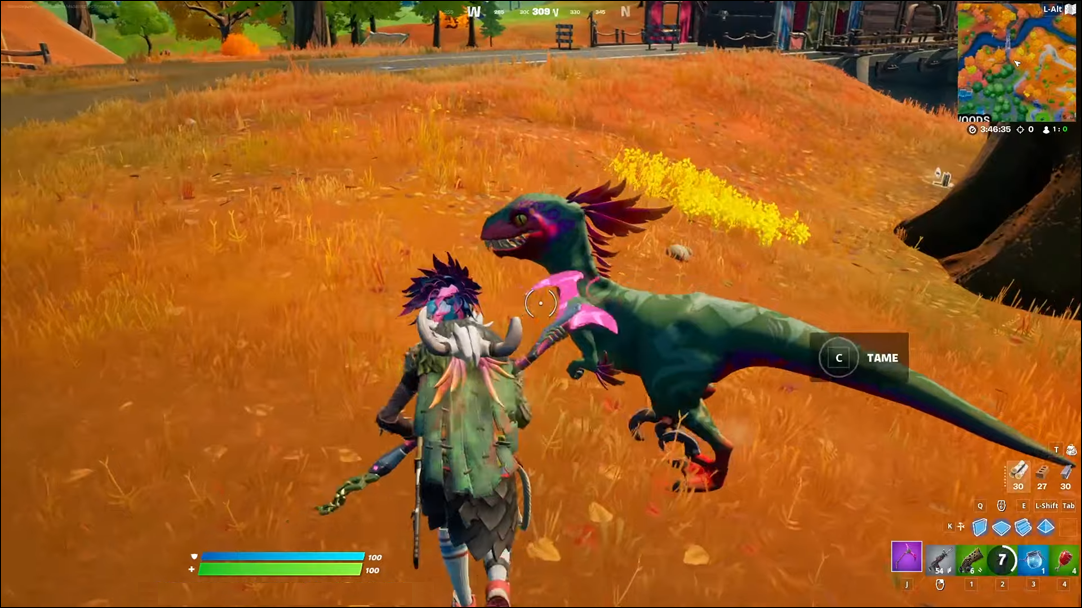Select the hotbar slot showing cooldown 7
The width and height of the screenshot is (1082, 608).
[1002, 559]
